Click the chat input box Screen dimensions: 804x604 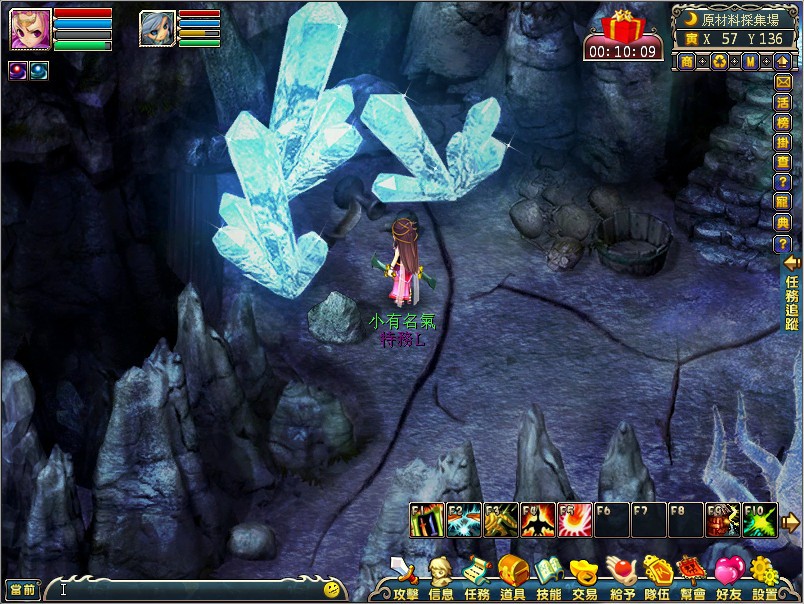[x=190, y=589]
